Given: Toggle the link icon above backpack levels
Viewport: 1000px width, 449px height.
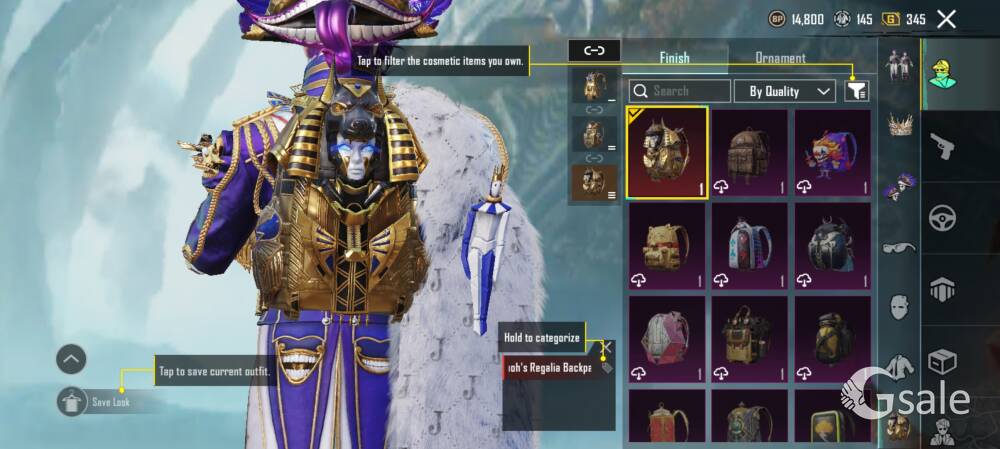Looking at the screenshot, I should 594,50.
